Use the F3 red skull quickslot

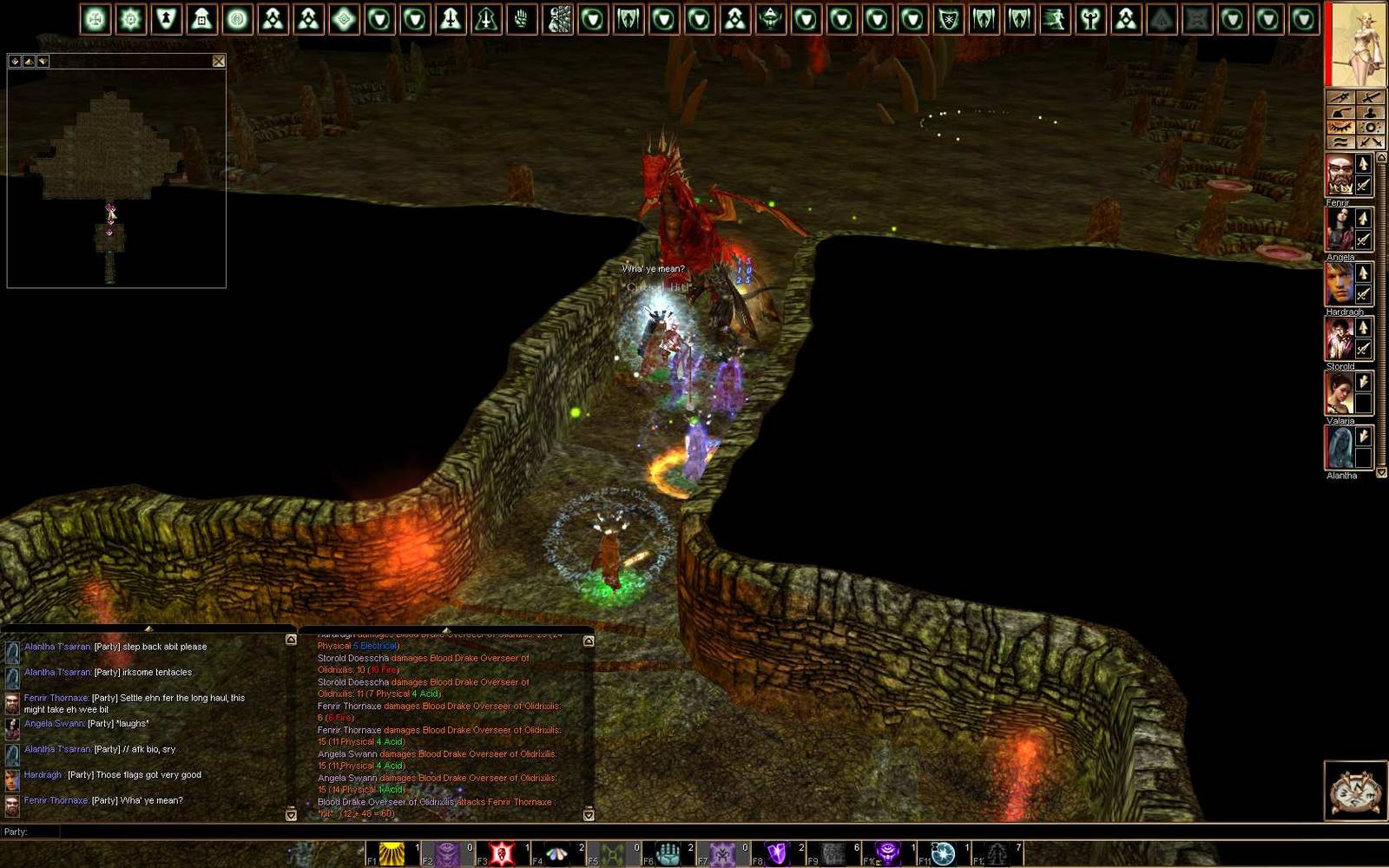502,854
